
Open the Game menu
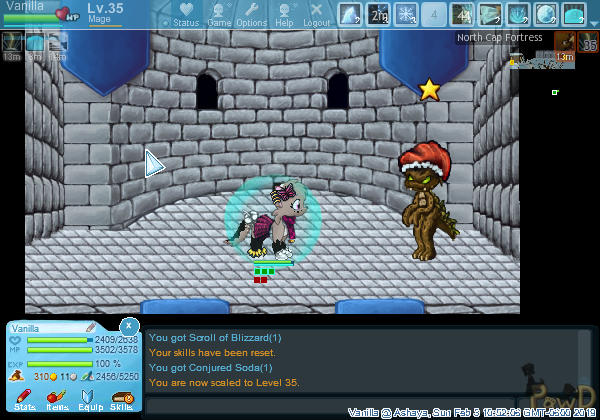pyautogui.click(x=219, y=15)
